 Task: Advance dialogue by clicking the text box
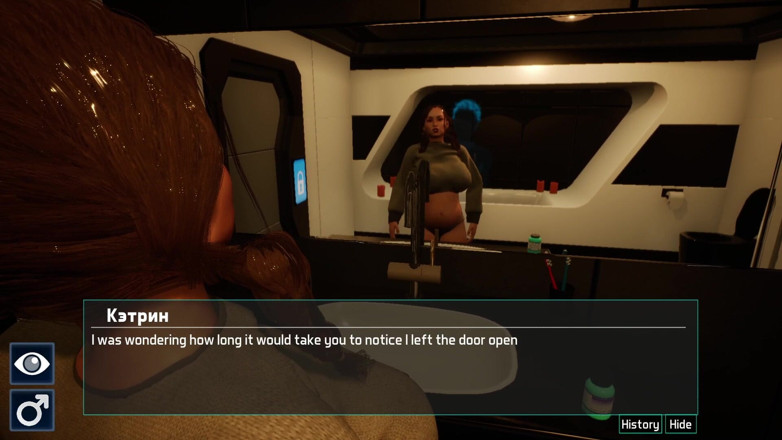390,370
